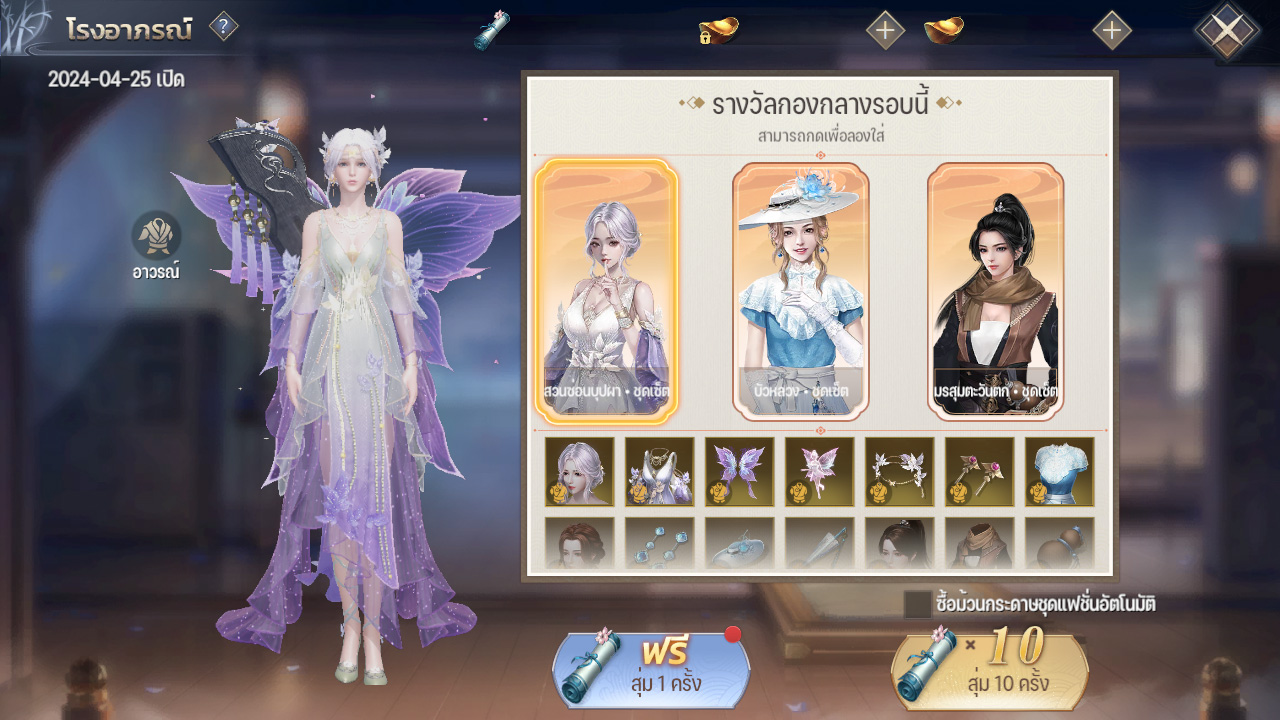
Task: Open the help question mark icon
Action: pyautogui.click(x=223, y=27)
